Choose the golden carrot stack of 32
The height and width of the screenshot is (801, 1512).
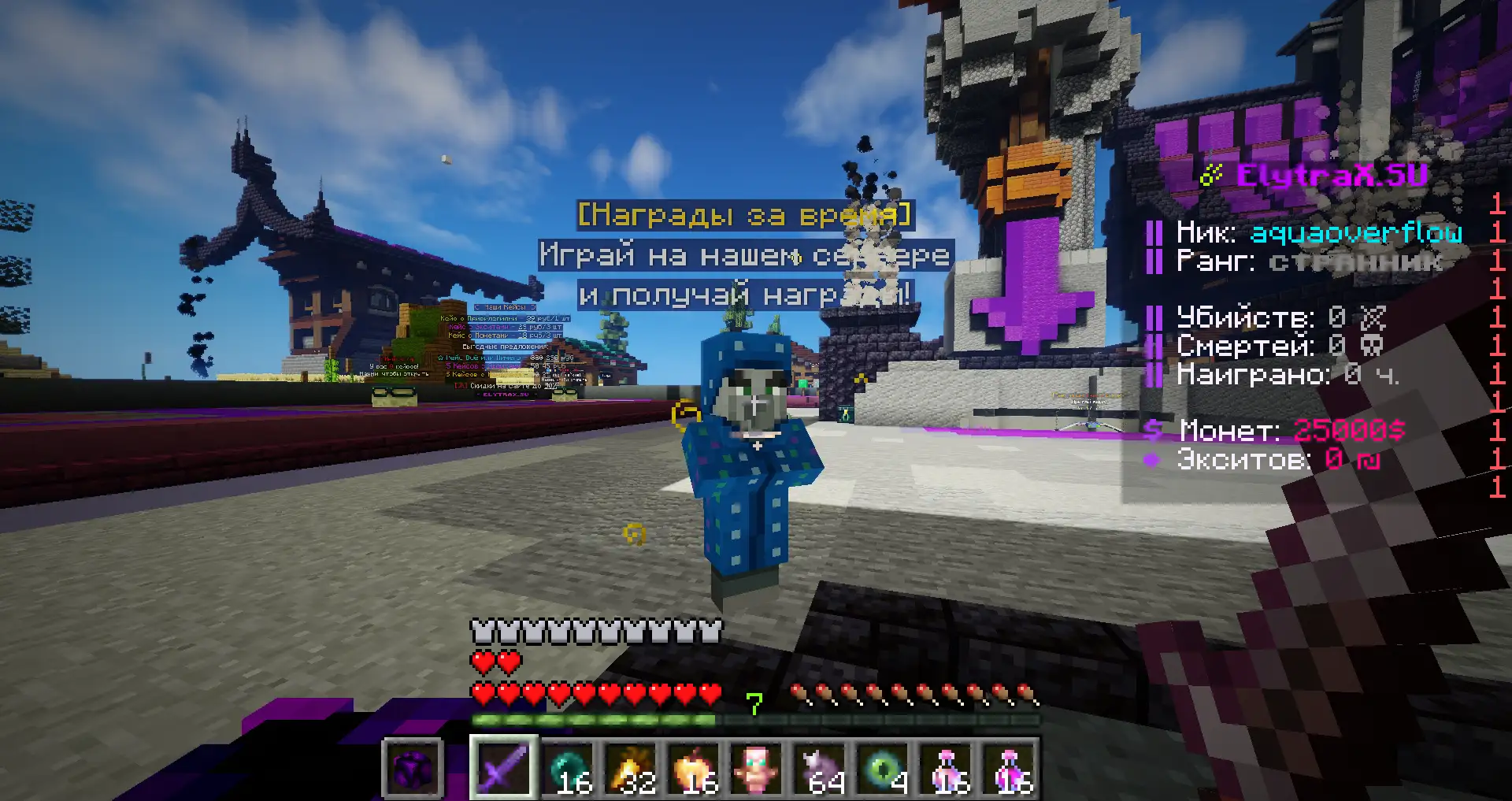[630, 767]
